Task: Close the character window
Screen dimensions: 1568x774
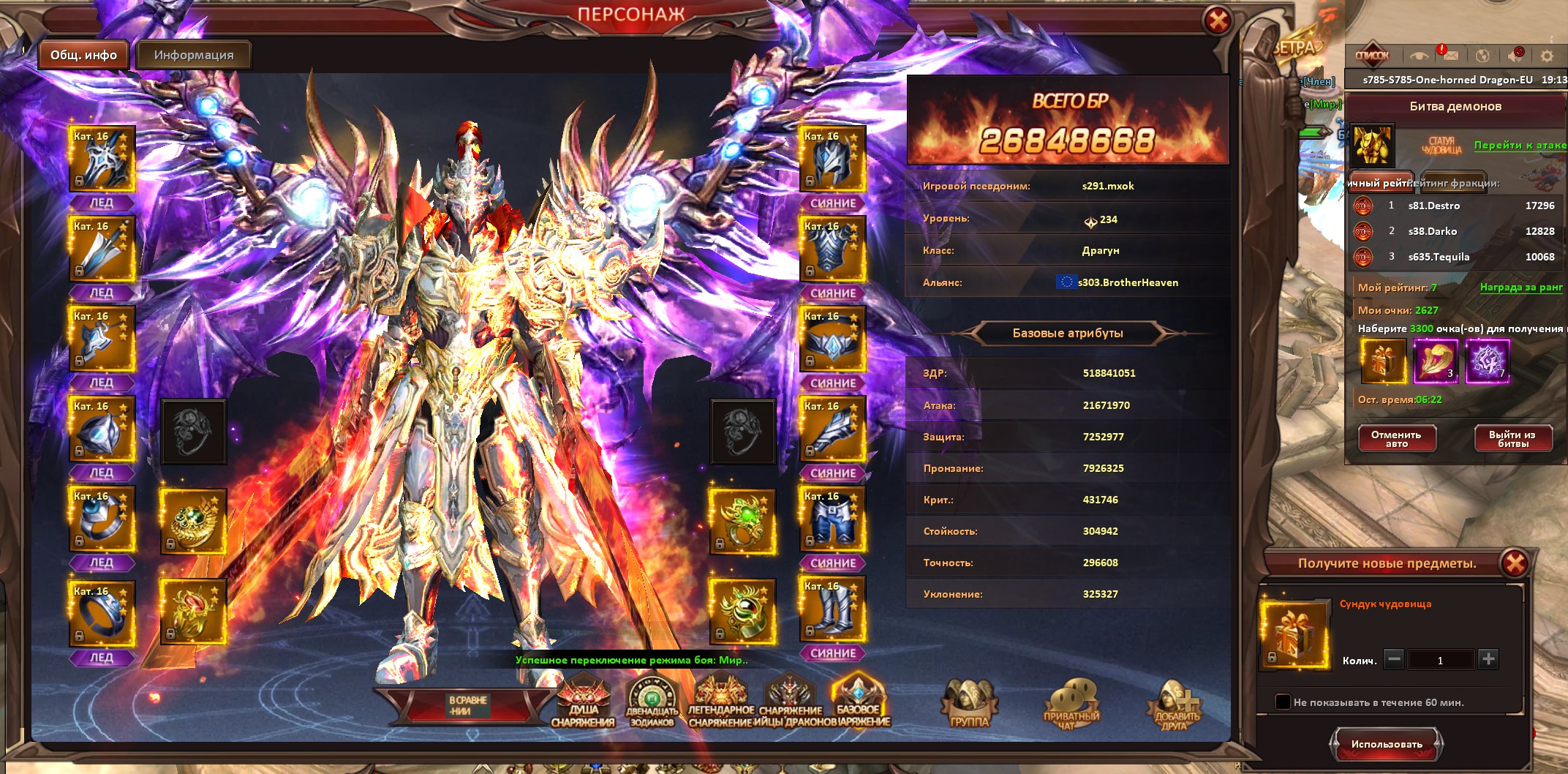Action: tap(1218, 21)
